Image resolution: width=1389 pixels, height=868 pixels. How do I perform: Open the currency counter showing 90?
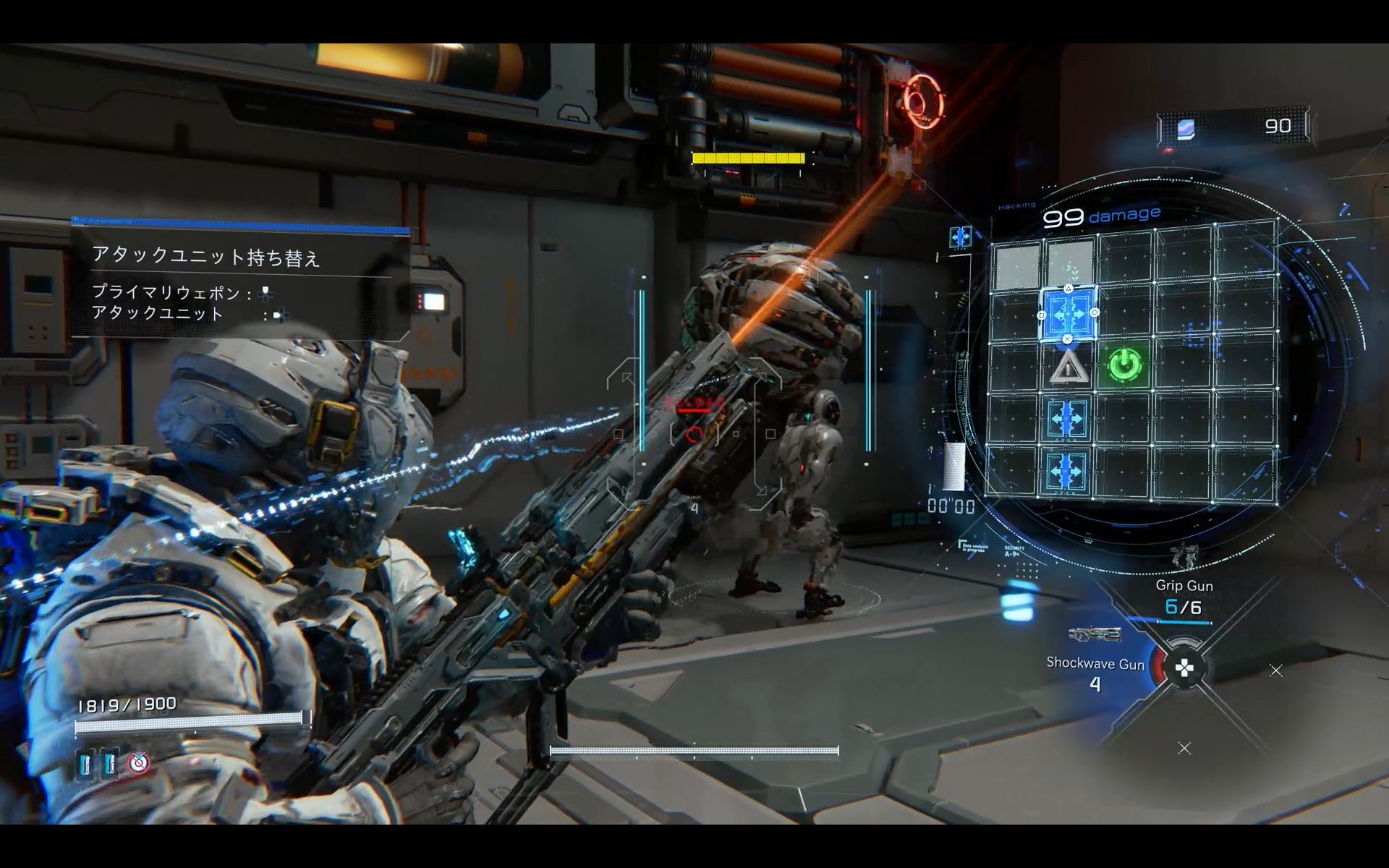pyautogui.click(x=1236, y=127)
